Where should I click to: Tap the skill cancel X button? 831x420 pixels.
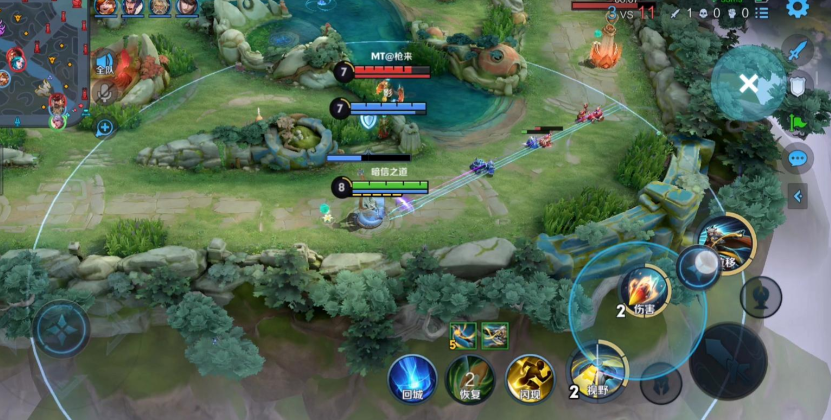click(748, 84)
